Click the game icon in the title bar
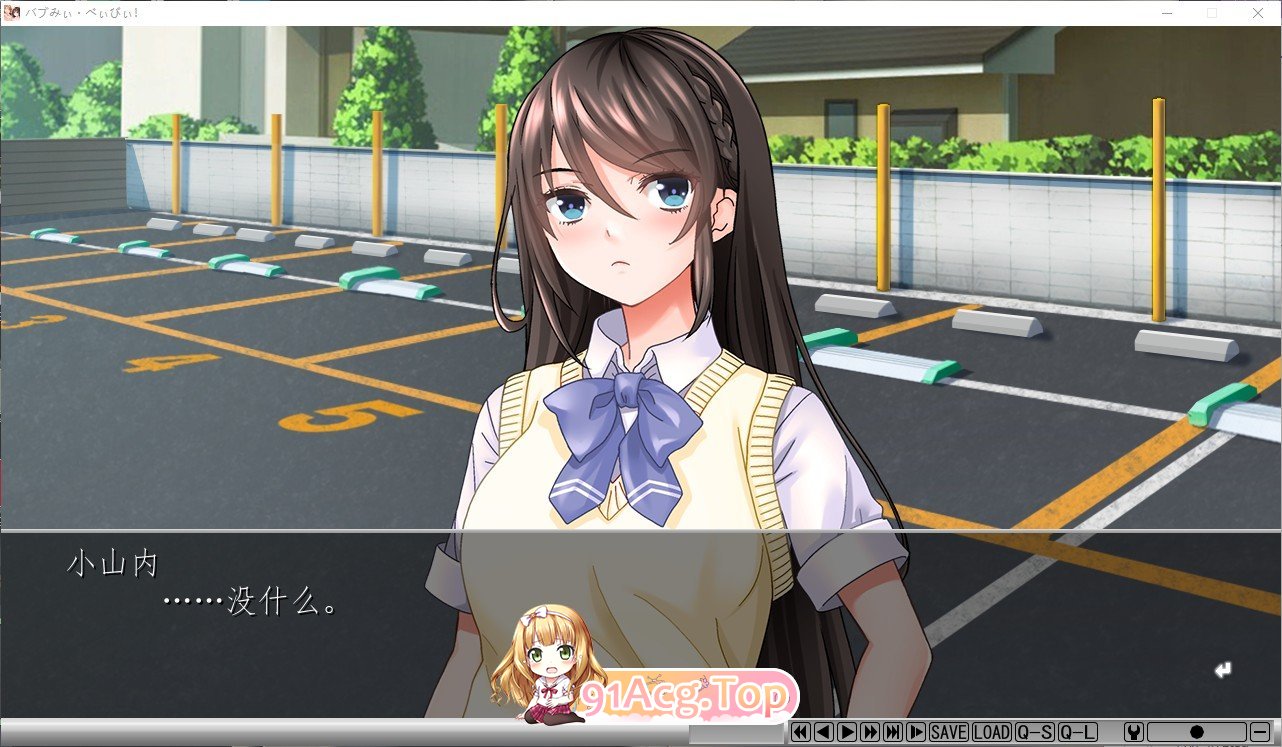 [10, 12]
